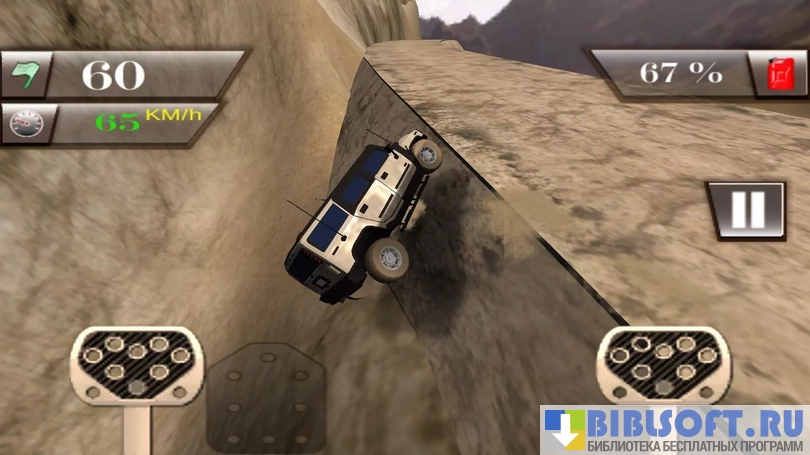Pause the game with the pause button
The image size is (810, 455).
[746, 210]
